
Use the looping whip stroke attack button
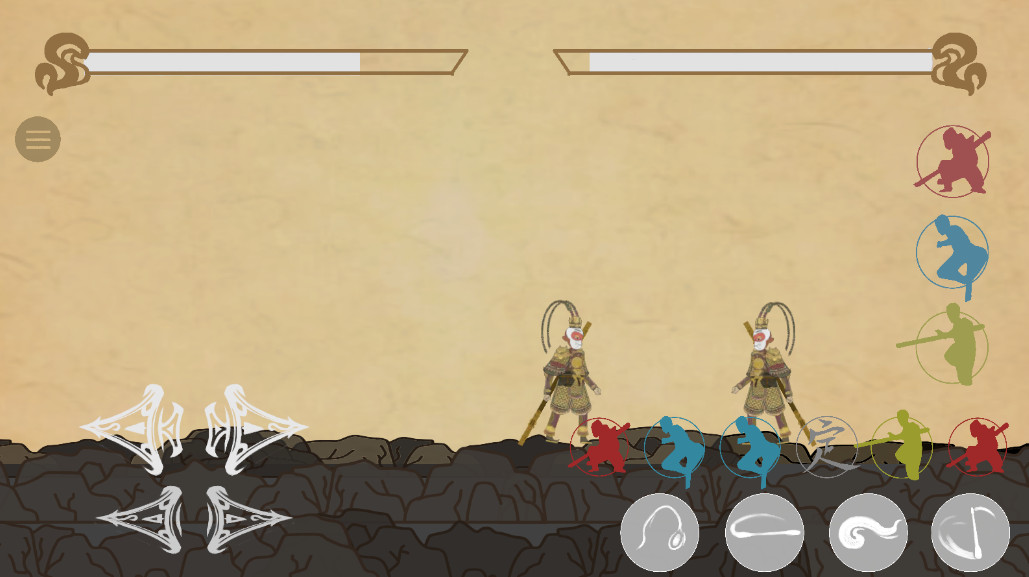(x=660, y=533)
